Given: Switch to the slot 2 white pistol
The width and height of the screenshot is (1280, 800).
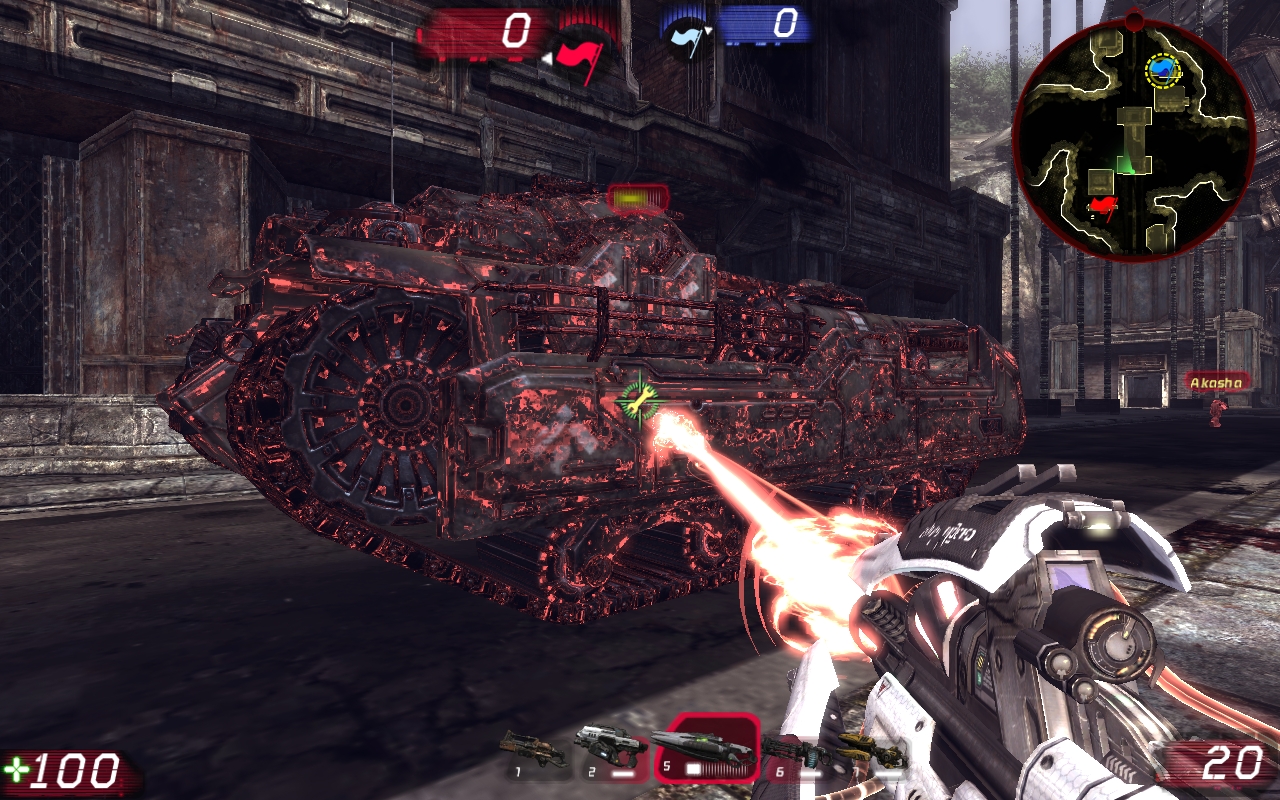Looking at the screenshot, I should [607, 749].
